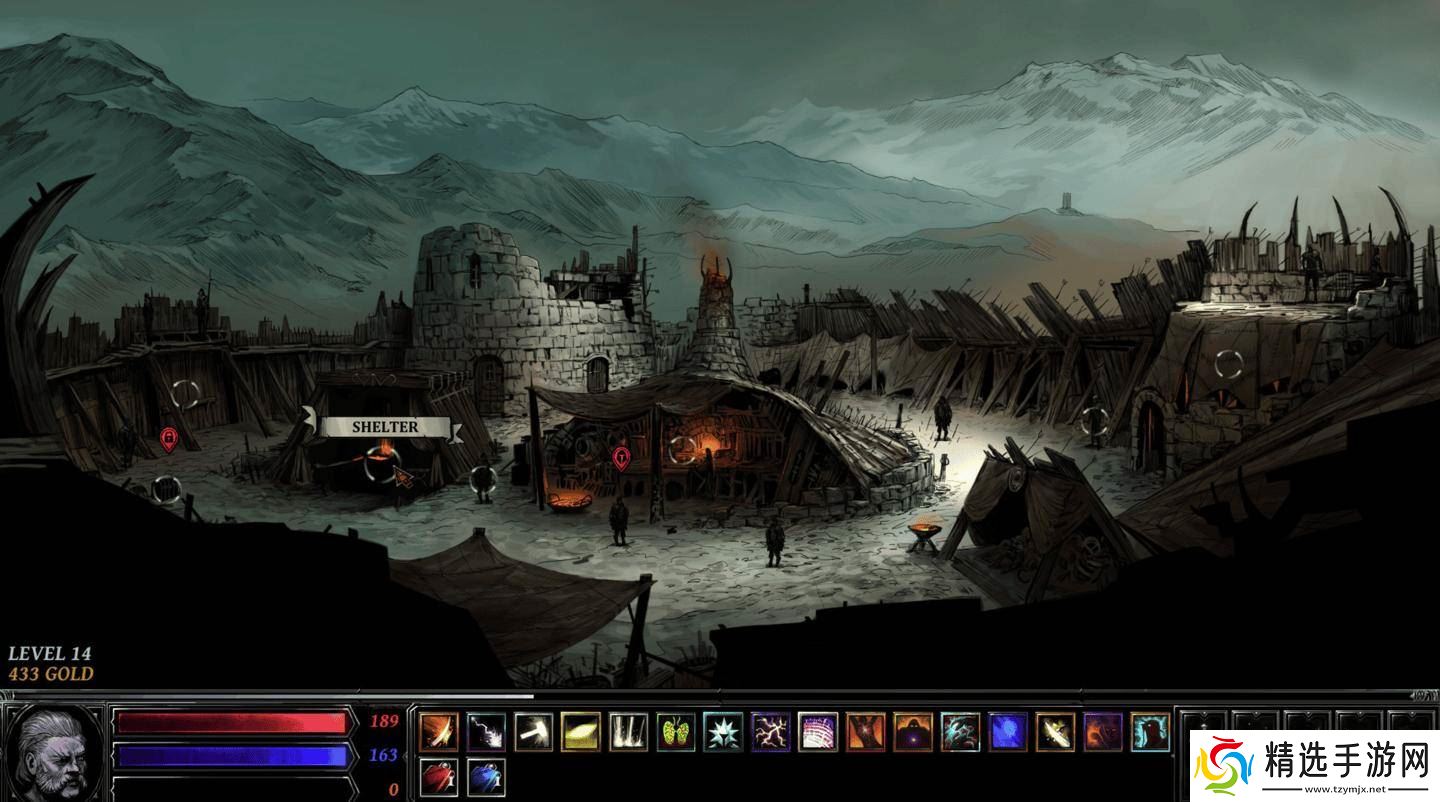The image size is (1440, 802).
Task: Click the bearded character portrait
Action: (54, 749)
